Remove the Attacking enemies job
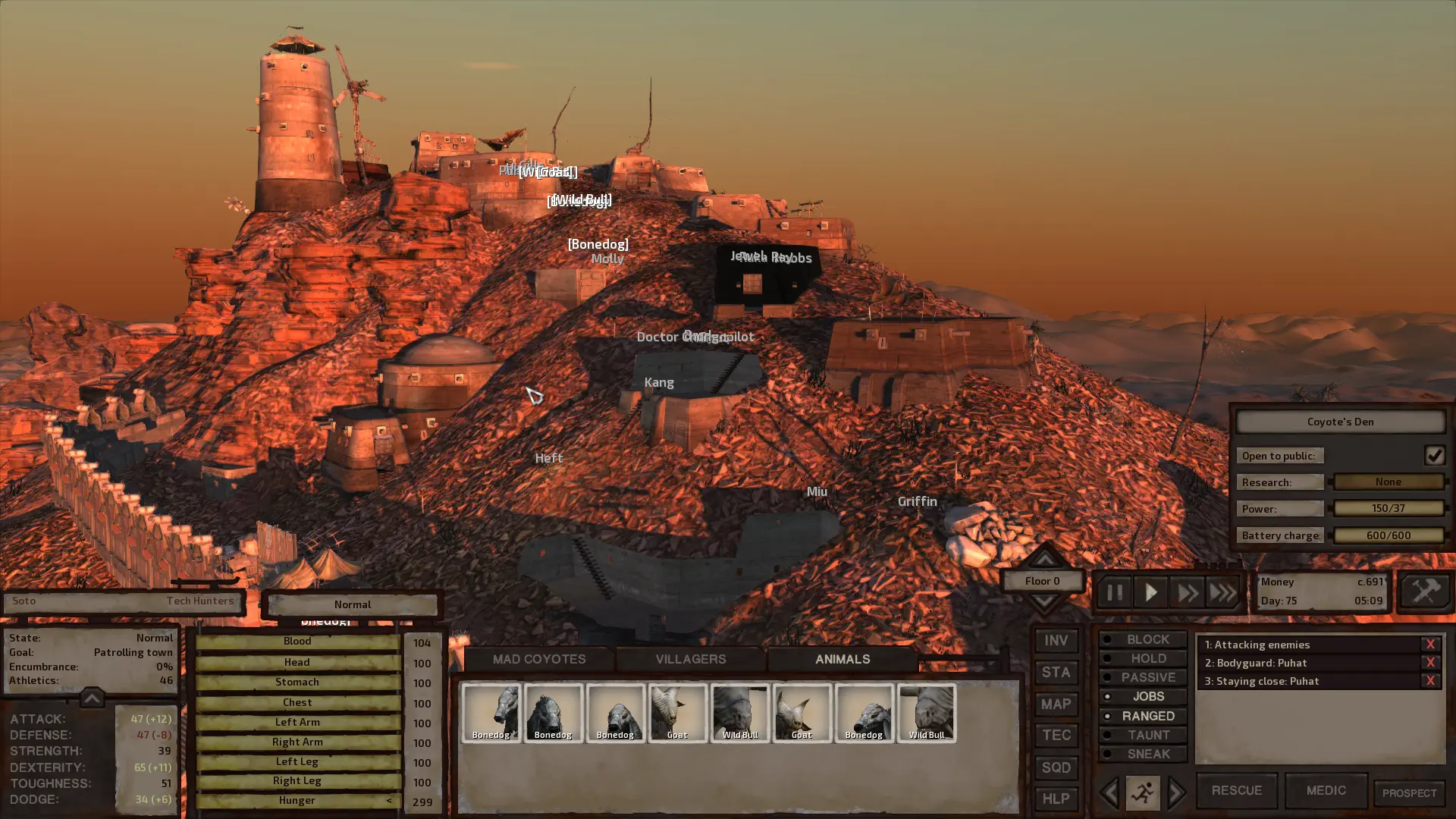 (1430, 644)
